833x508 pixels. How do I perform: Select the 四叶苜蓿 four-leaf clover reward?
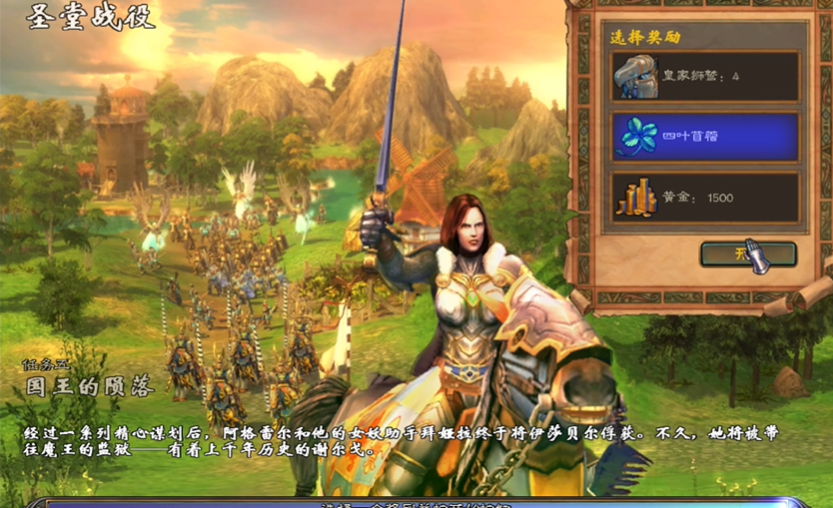pos(704,137)
